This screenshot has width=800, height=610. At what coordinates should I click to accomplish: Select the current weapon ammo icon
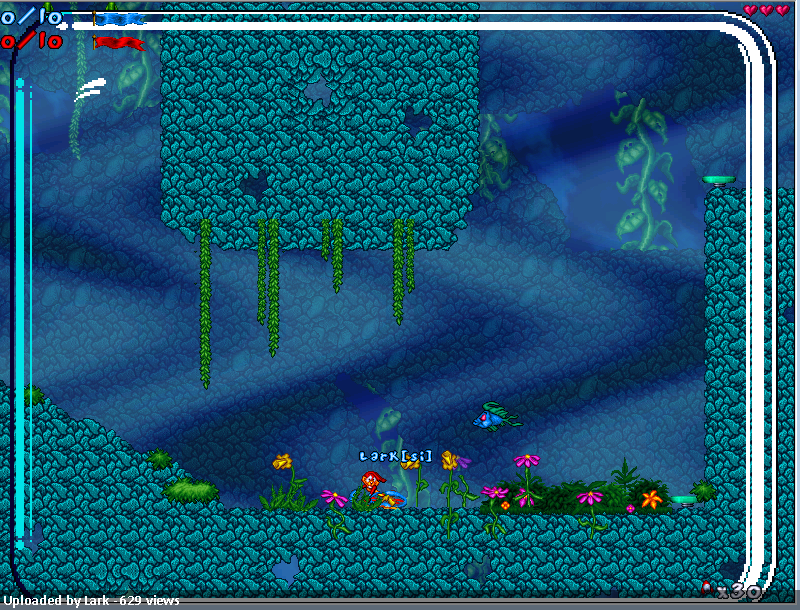tap(707, 588)
